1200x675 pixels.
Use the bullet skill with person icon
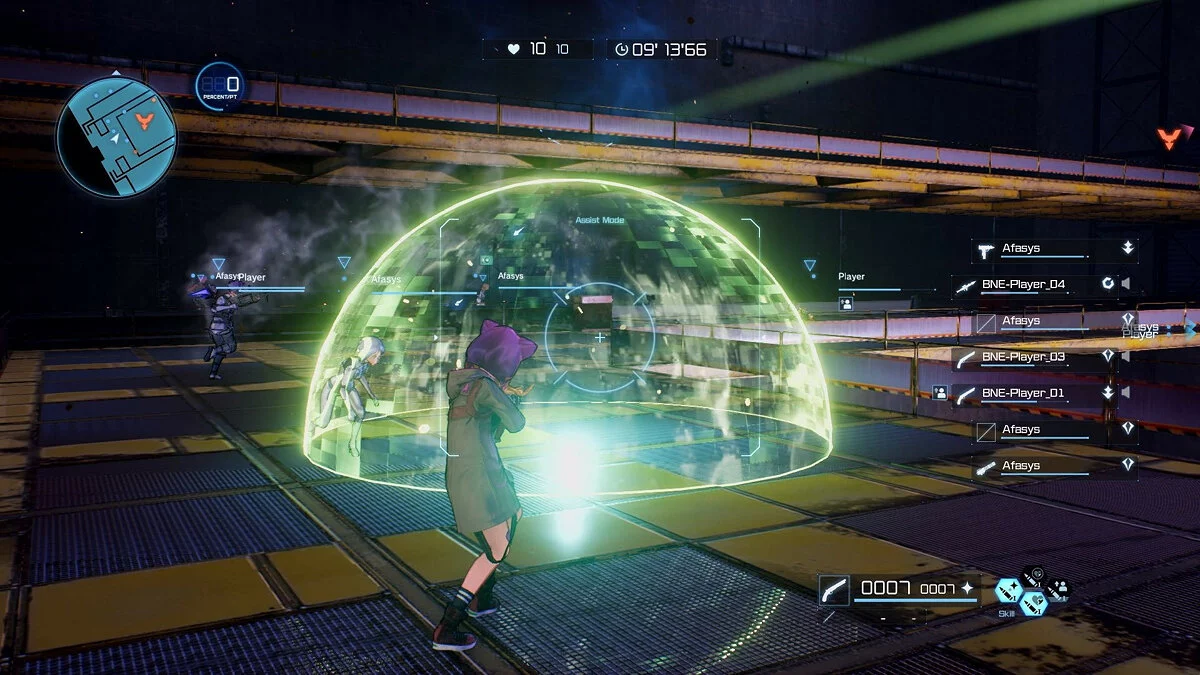[x=1058, y=590]
